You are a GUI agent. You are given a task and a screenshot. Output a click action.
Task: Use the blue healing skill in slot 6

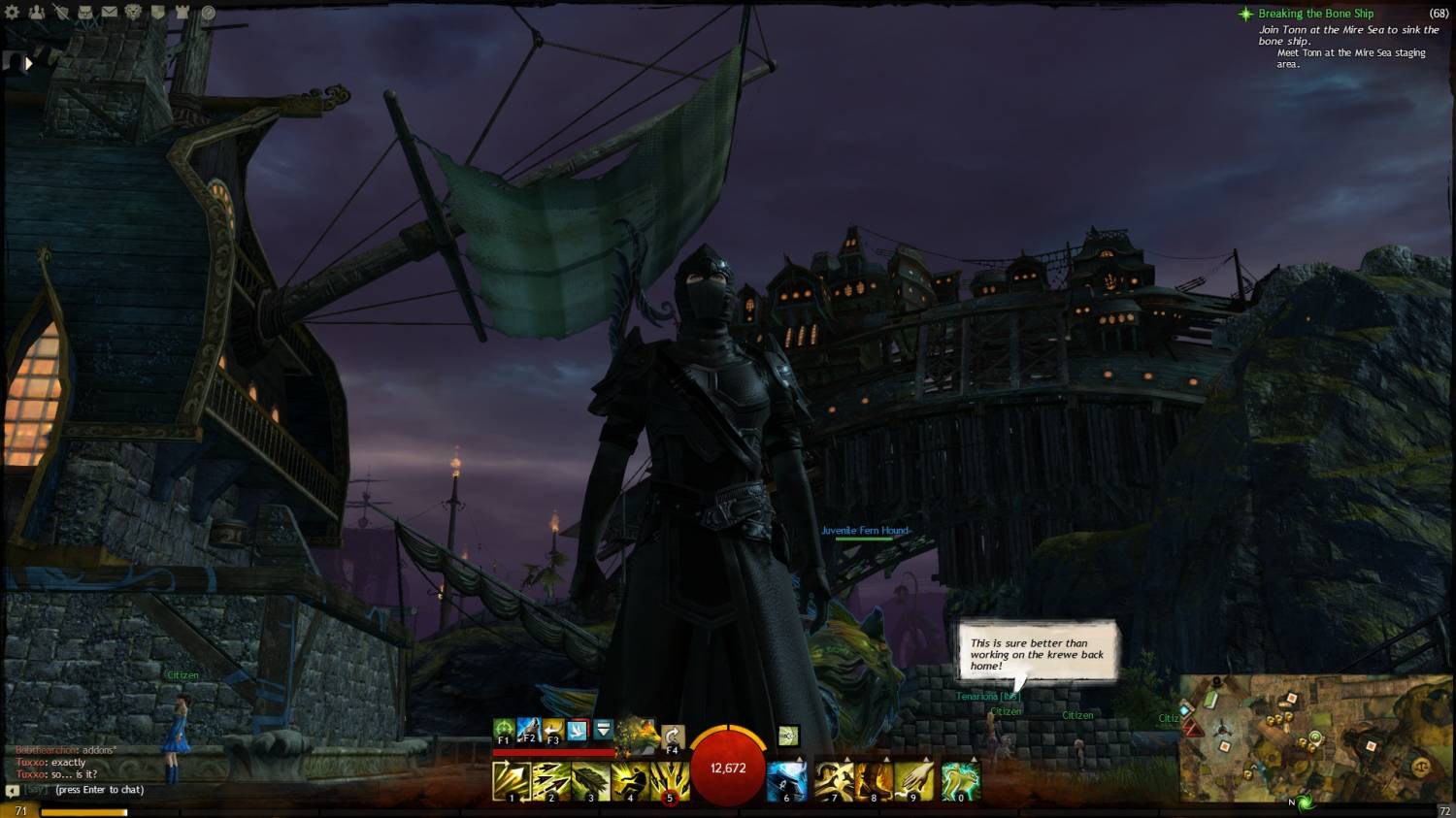[786, 781]
